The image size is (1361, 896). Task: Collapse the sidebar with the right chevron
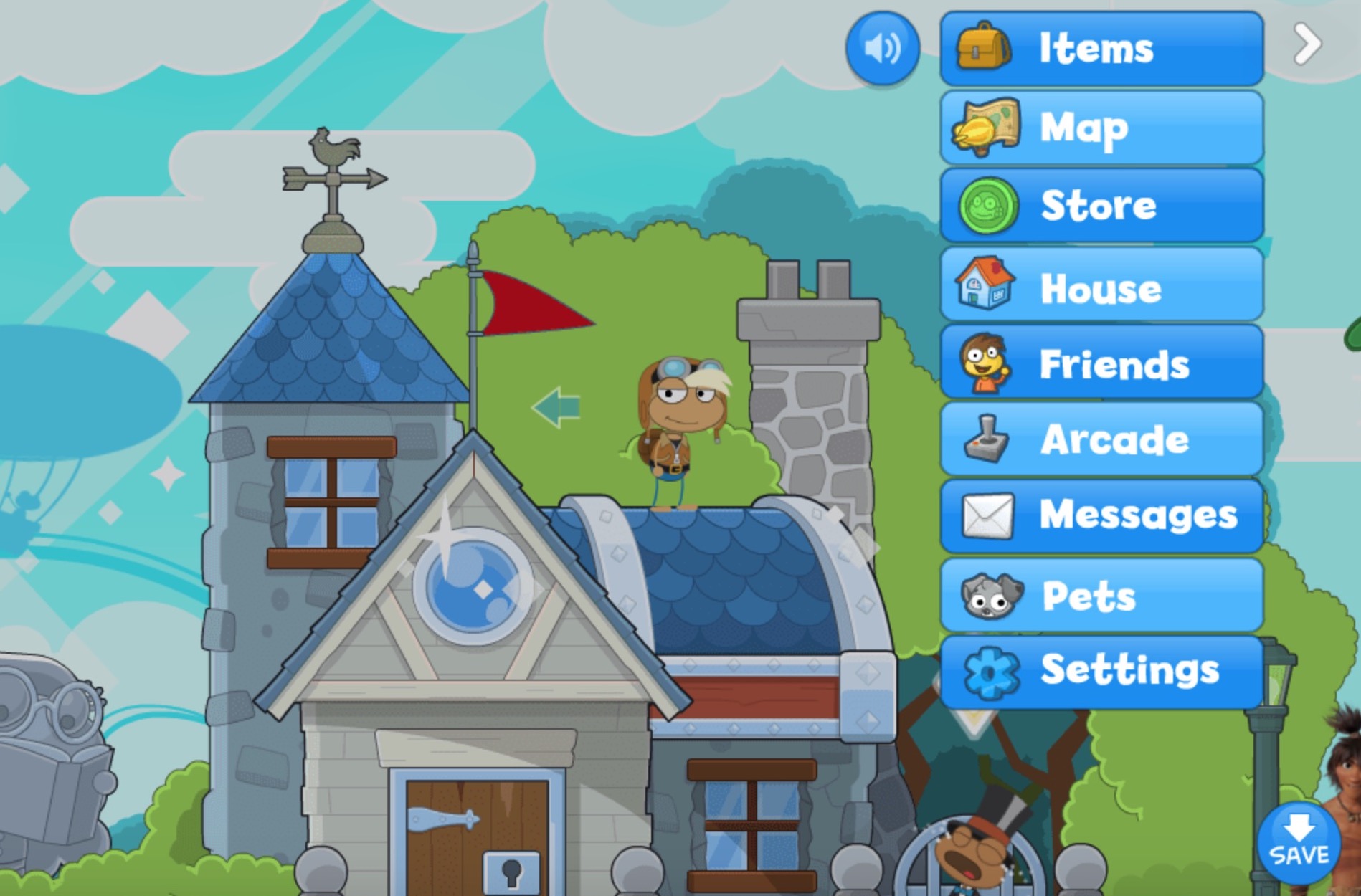1307,43
